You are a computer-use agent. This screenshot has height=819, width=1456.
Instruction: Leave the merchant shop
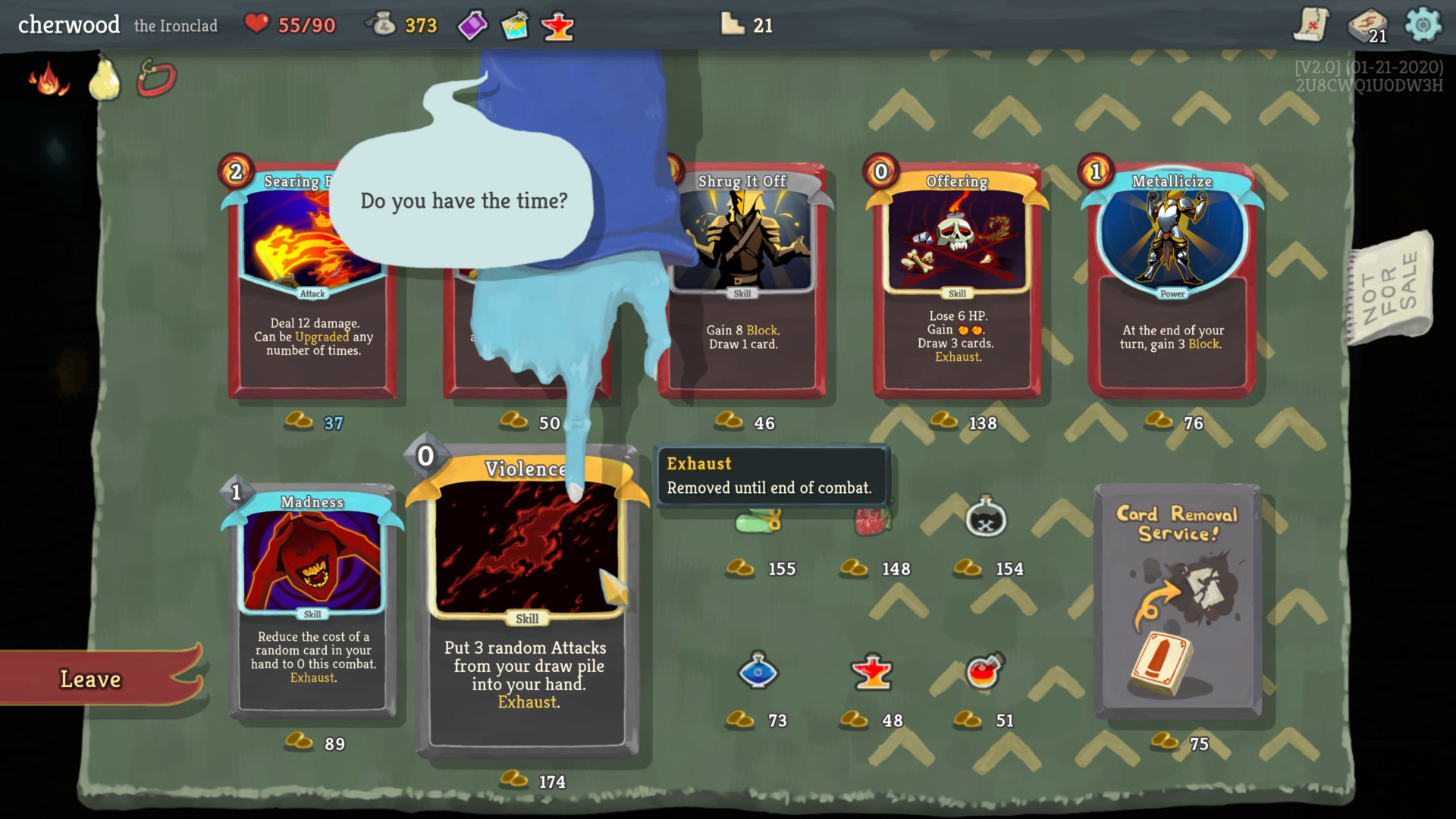coord(91,679)
